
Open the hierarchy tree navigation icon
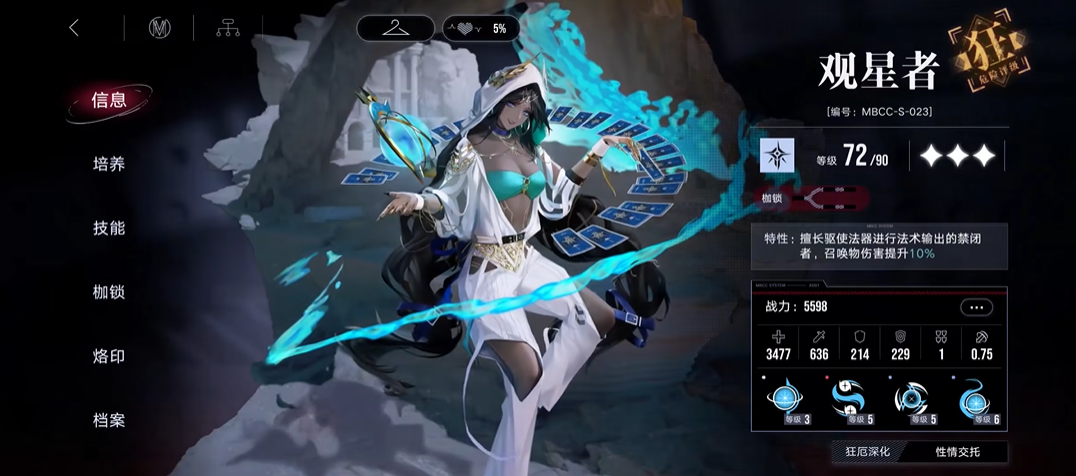pos(228,28)
